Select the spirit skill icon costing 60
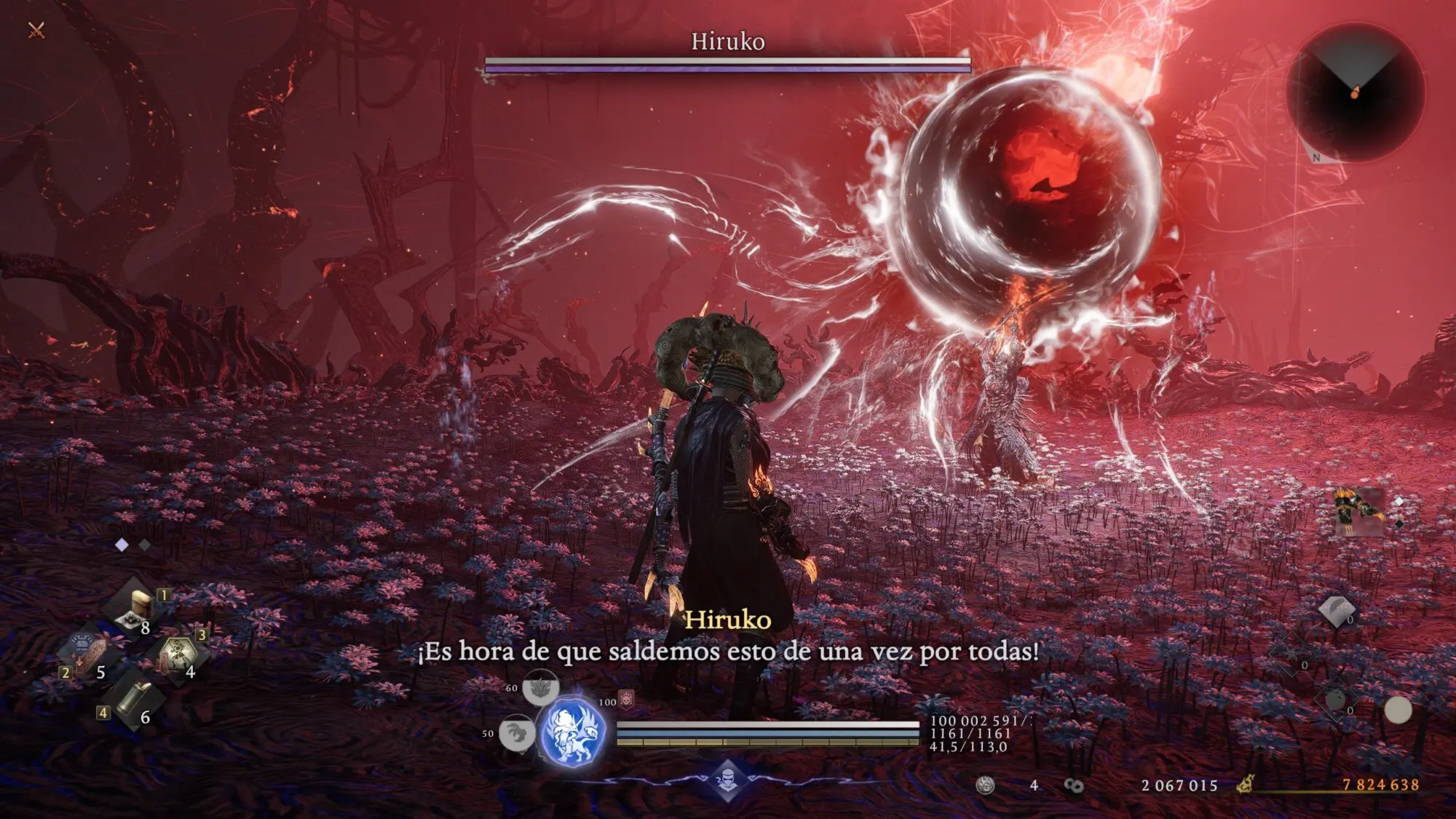 (540, 687)
